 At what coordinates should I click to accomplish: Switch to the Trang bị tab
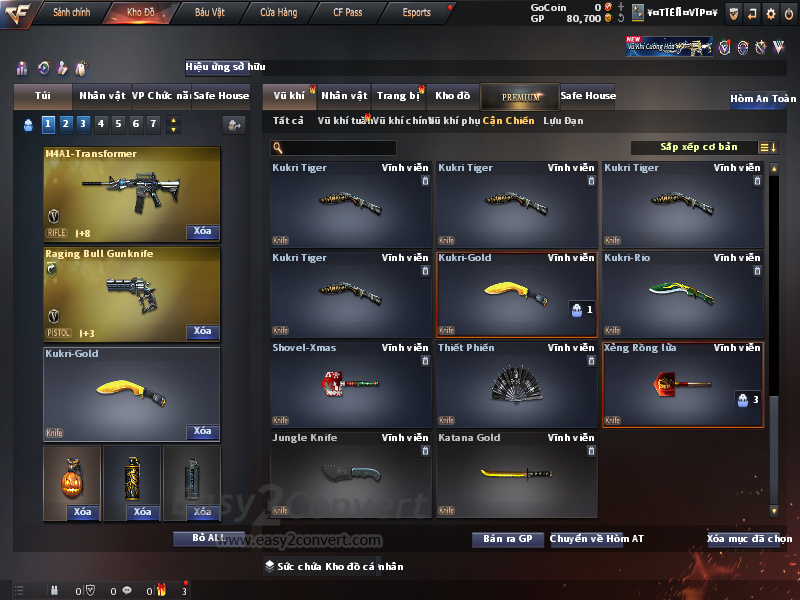(398, 96)
